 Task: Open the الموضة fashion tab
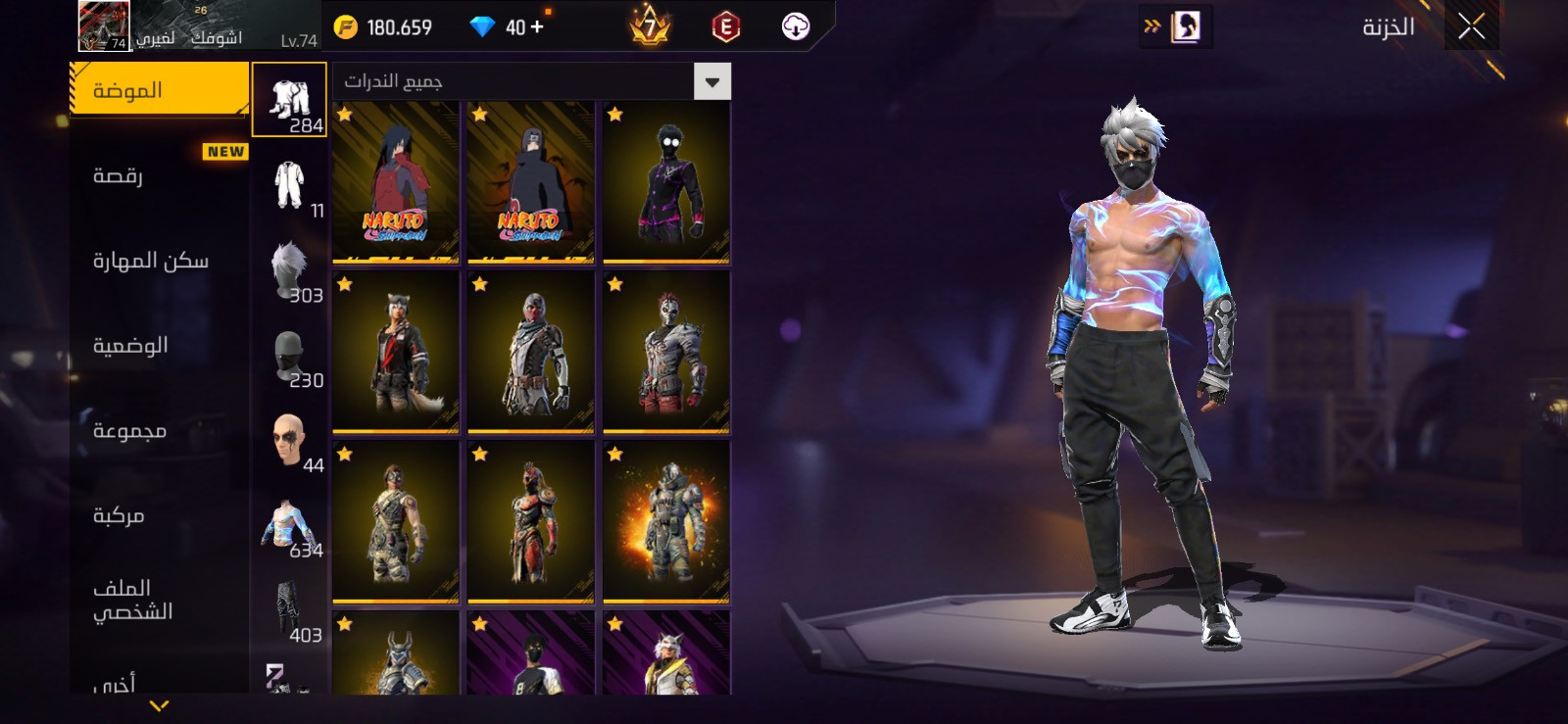click(159, 90)
